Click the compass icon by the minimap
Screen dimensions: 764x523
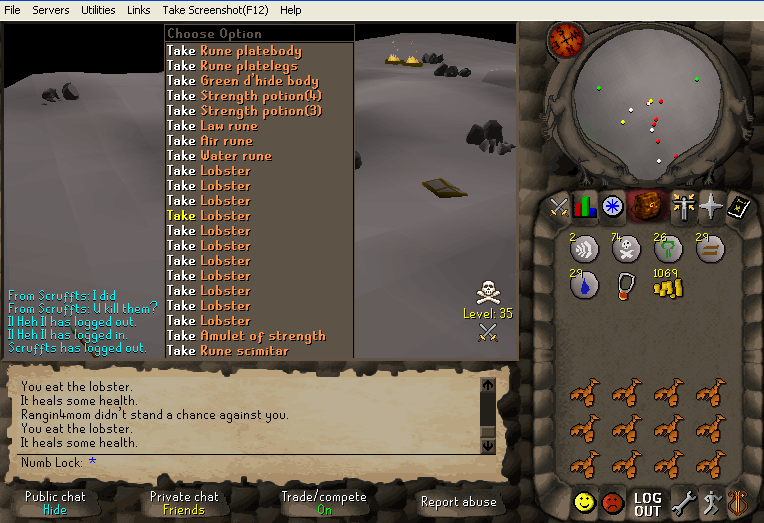(x=565, y=40)
